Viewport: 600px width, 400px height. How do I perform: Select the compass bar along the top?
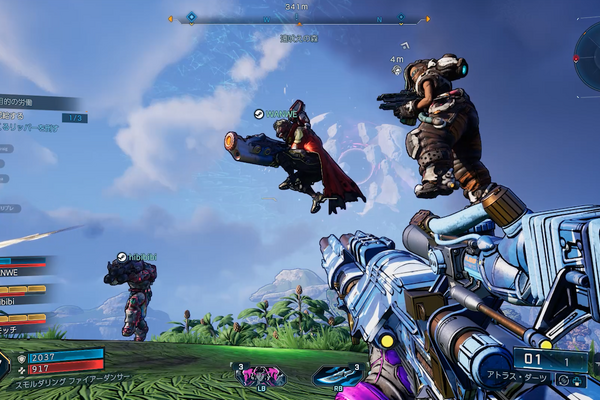[x=299, y=19]
